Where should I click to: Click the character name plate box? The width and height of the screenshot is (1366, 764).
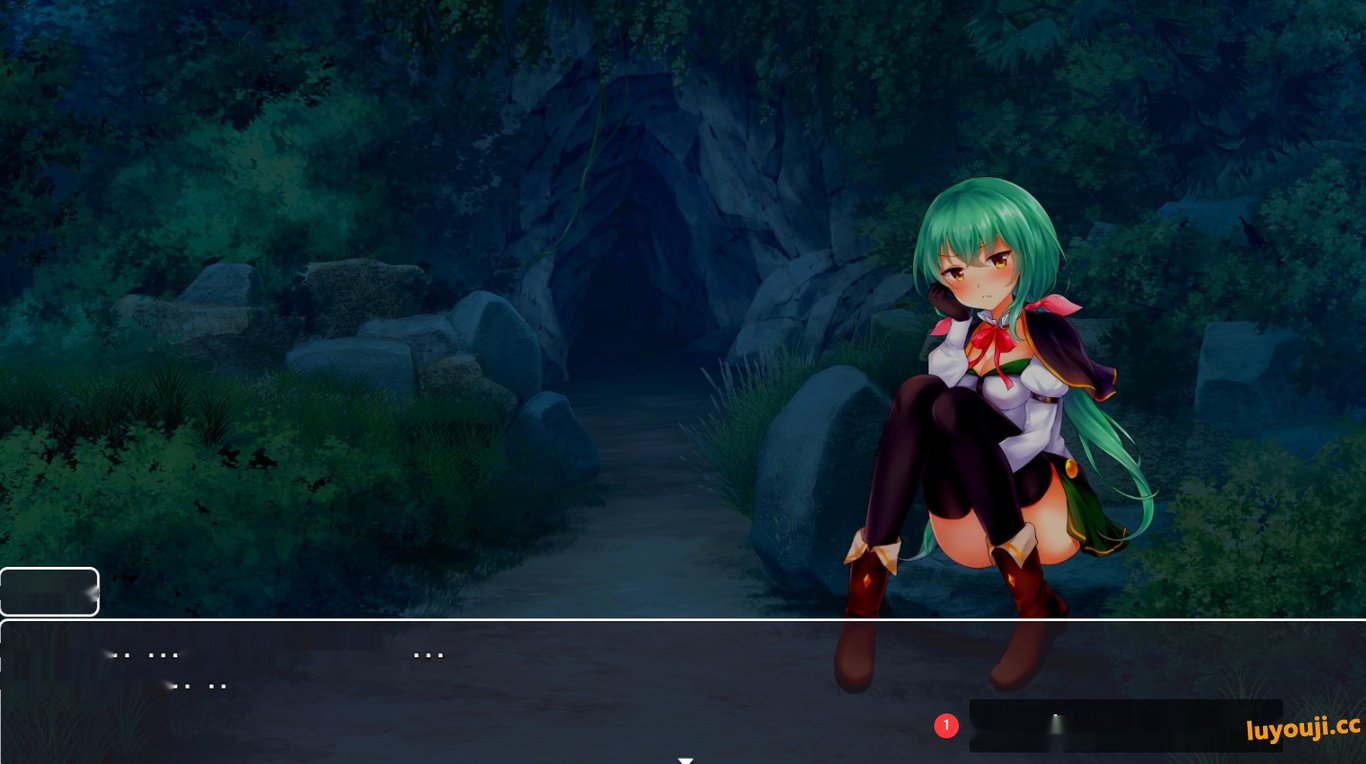pyautogui.click(x=50, y=591)
